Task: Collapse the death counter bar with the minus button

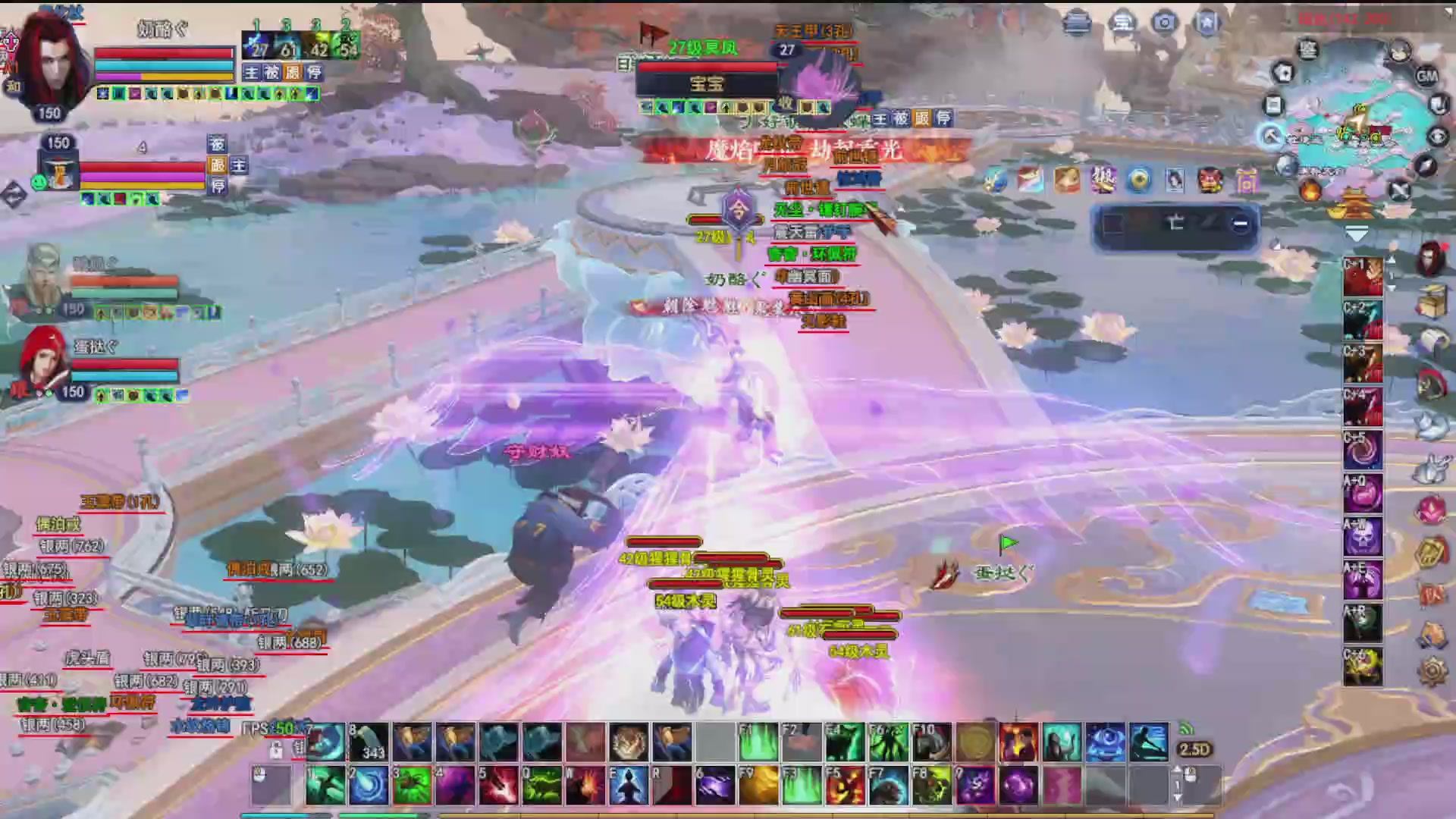Action: [1241, 224]
